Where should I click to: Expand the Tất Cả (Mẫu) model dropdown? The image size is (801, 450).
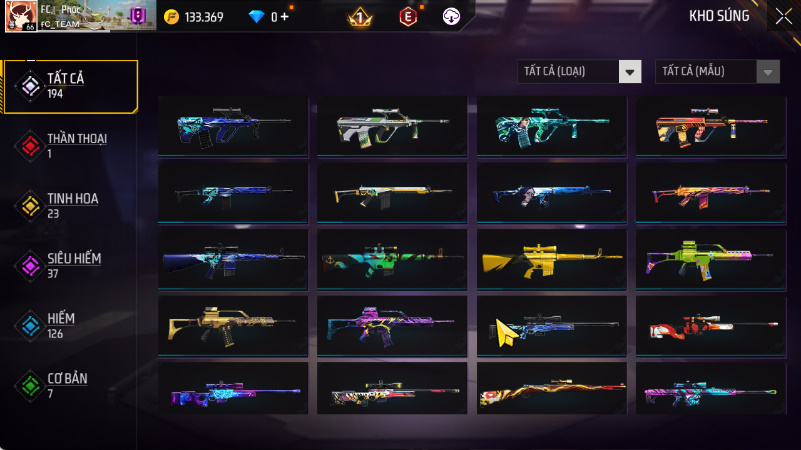click(717, 71)
